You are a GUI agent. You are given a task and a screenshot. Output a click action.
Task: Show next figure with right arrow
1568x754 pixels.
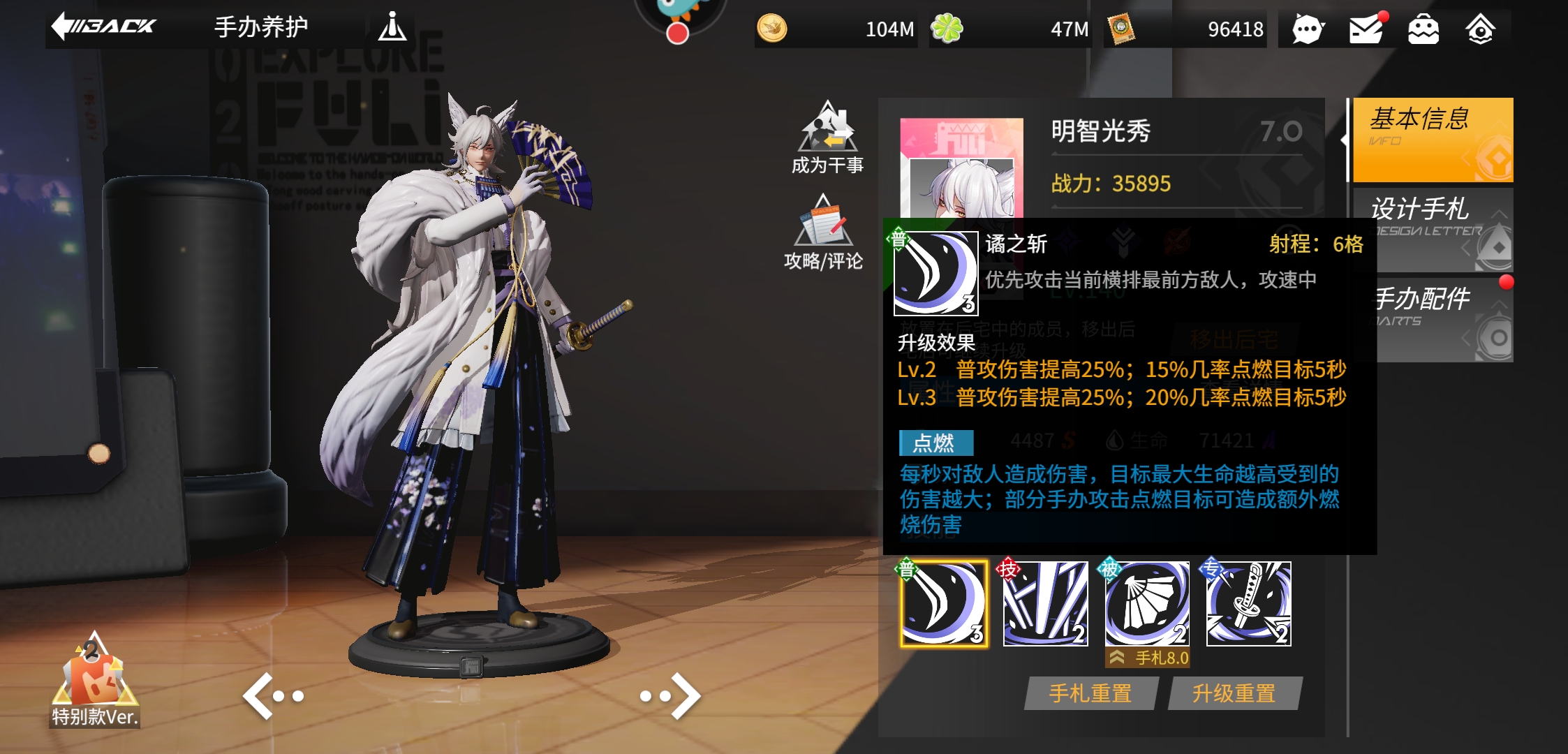tap(671, 695)
